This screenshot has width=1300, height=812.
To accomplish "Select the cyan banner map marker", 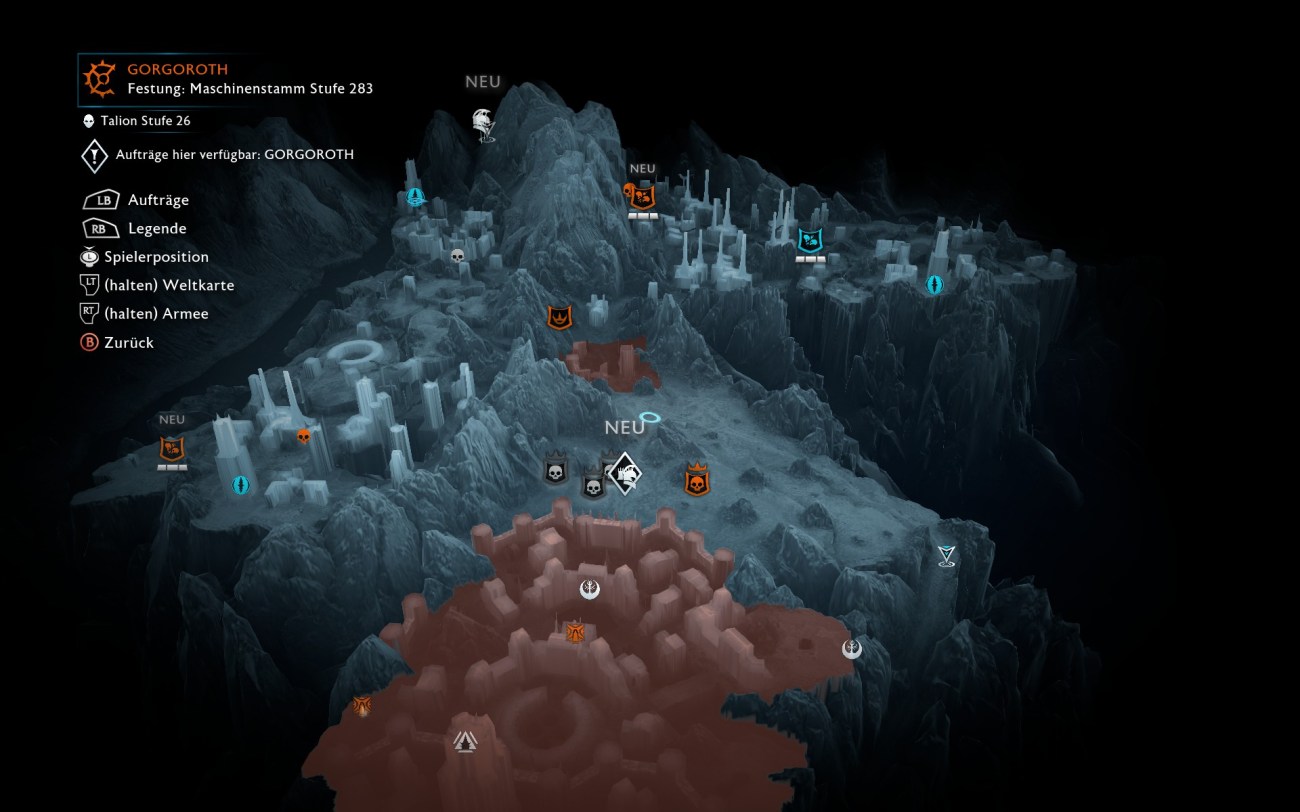I will [809, 240].
